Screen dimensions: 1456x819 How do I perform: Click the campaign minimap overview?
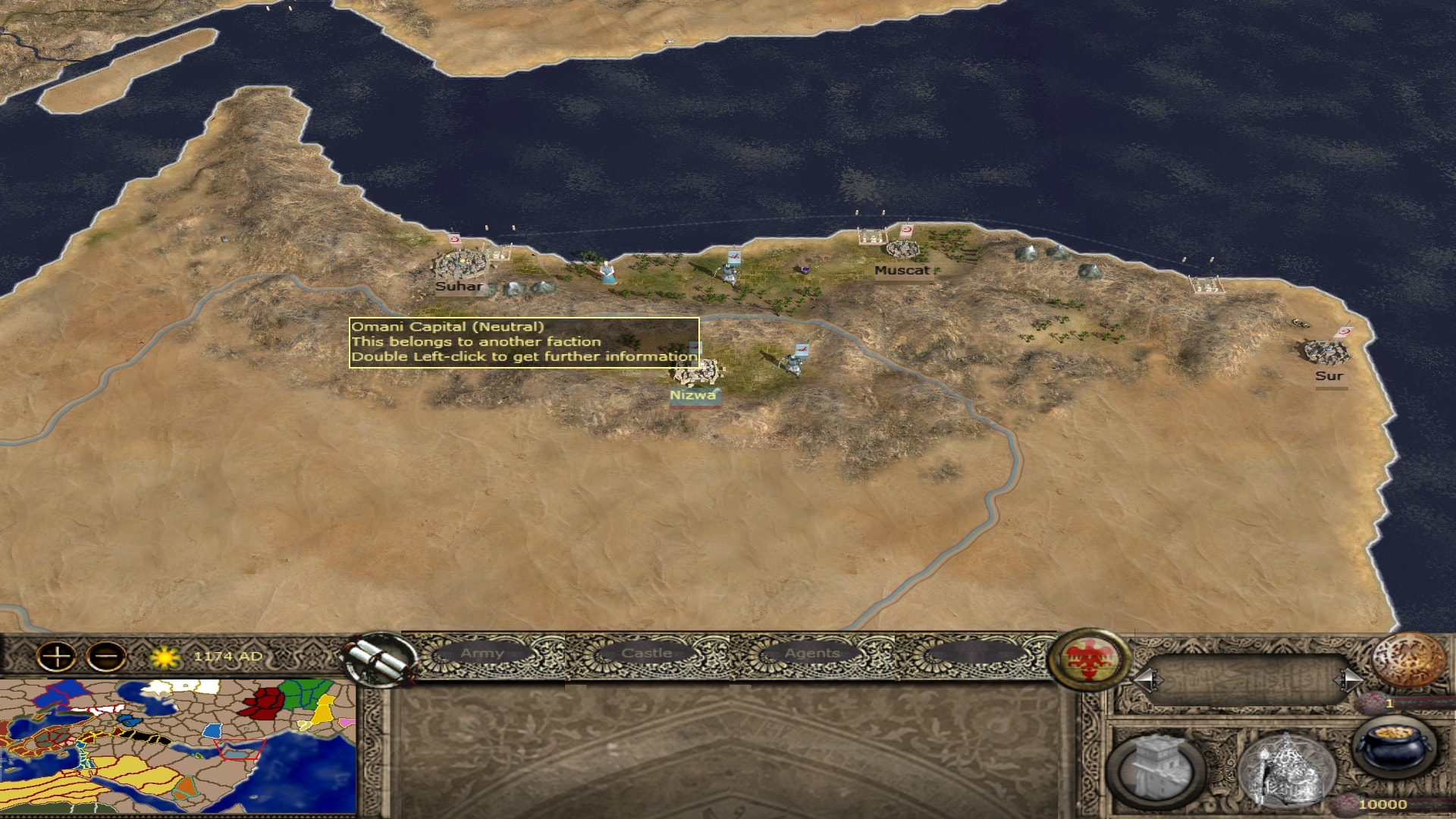pyautogui.click(x=178, y=747)
